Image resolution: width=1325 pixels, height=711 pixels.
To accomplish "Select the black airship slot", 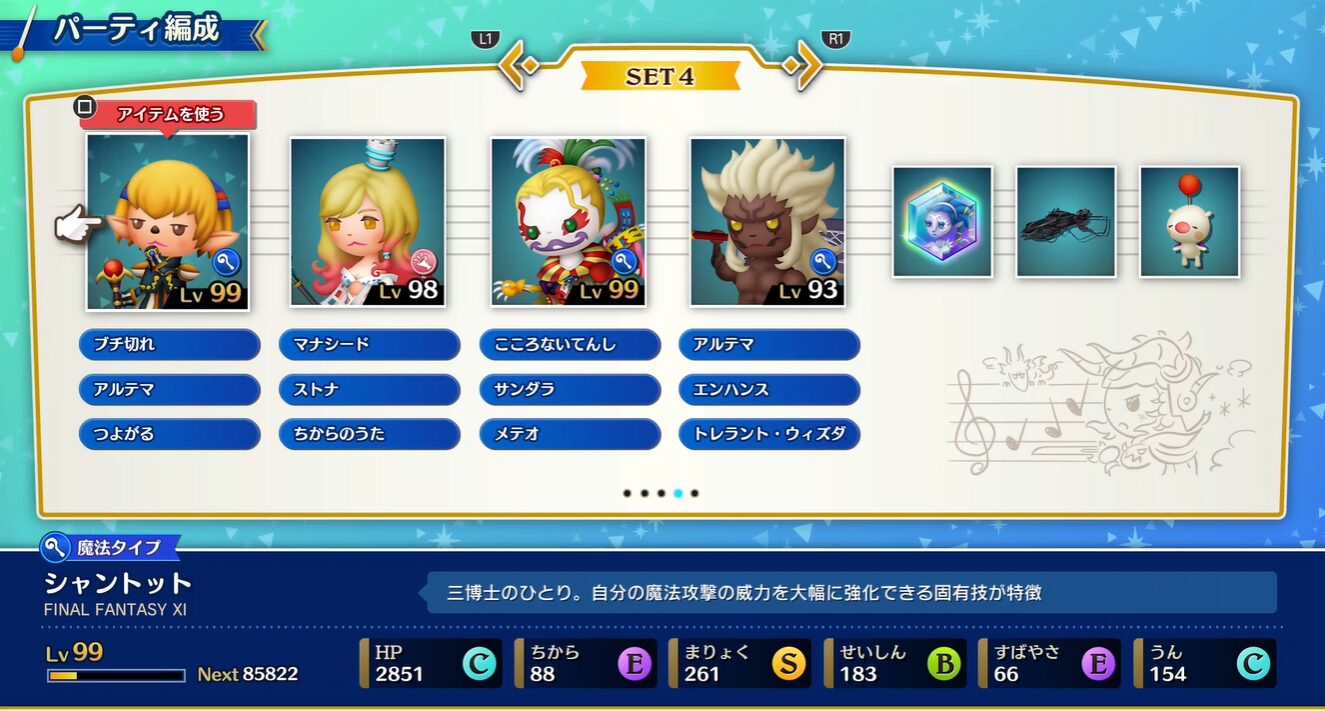I will point(1065,222).
